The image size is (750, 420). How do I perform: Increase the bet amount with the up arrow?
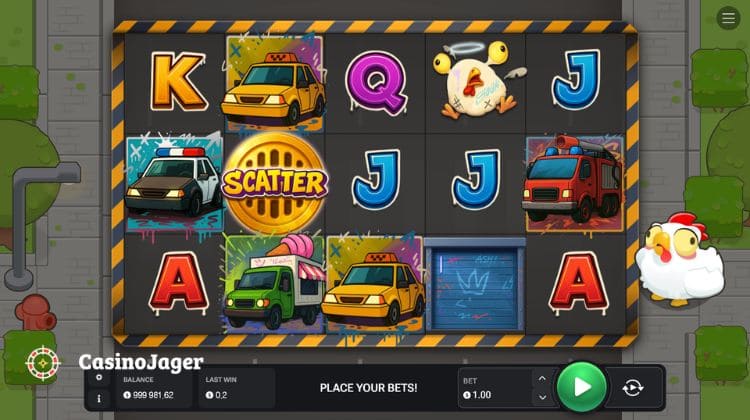click(542, 378)
